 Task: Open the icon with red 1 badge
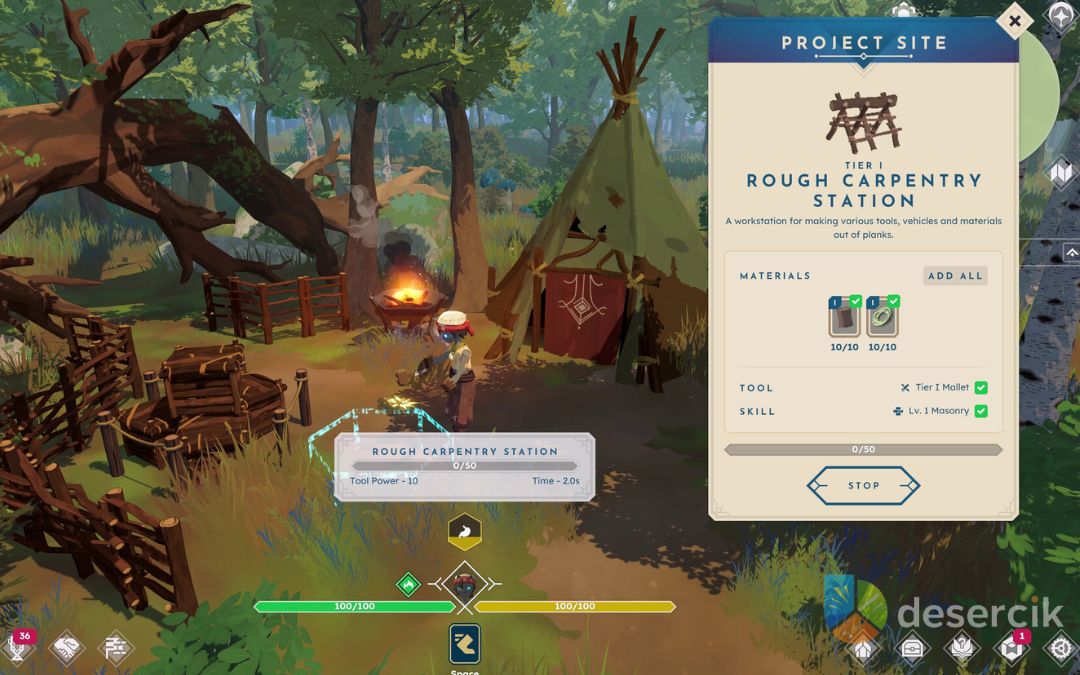tap(1011, 647)
